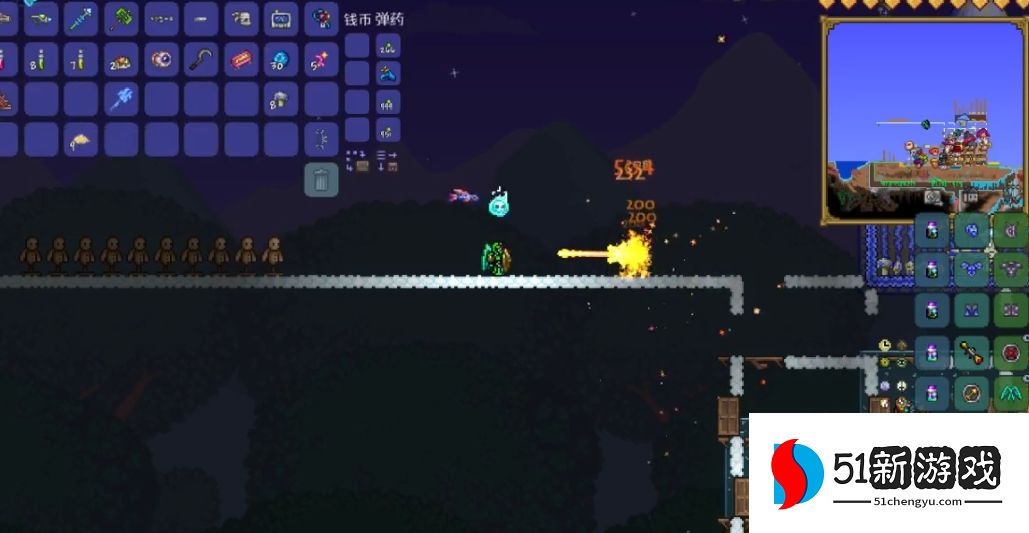Pick the balloon bundle inventory slot
This screenshot has height=533, width=1029.
click(x=321, y=18)
